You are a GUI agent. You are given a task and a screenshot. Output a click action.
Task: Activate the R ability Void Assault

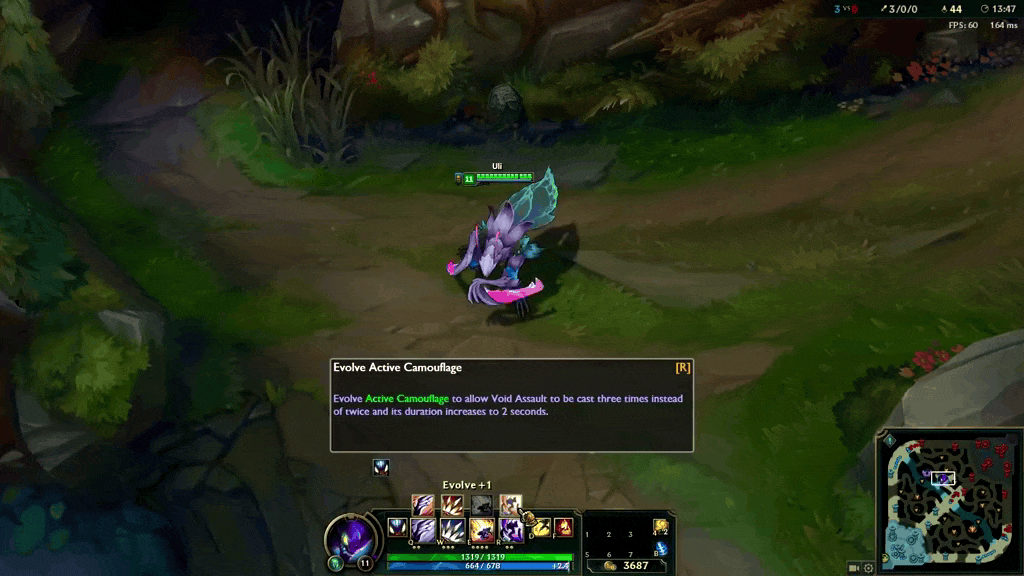tap(511, 529)
